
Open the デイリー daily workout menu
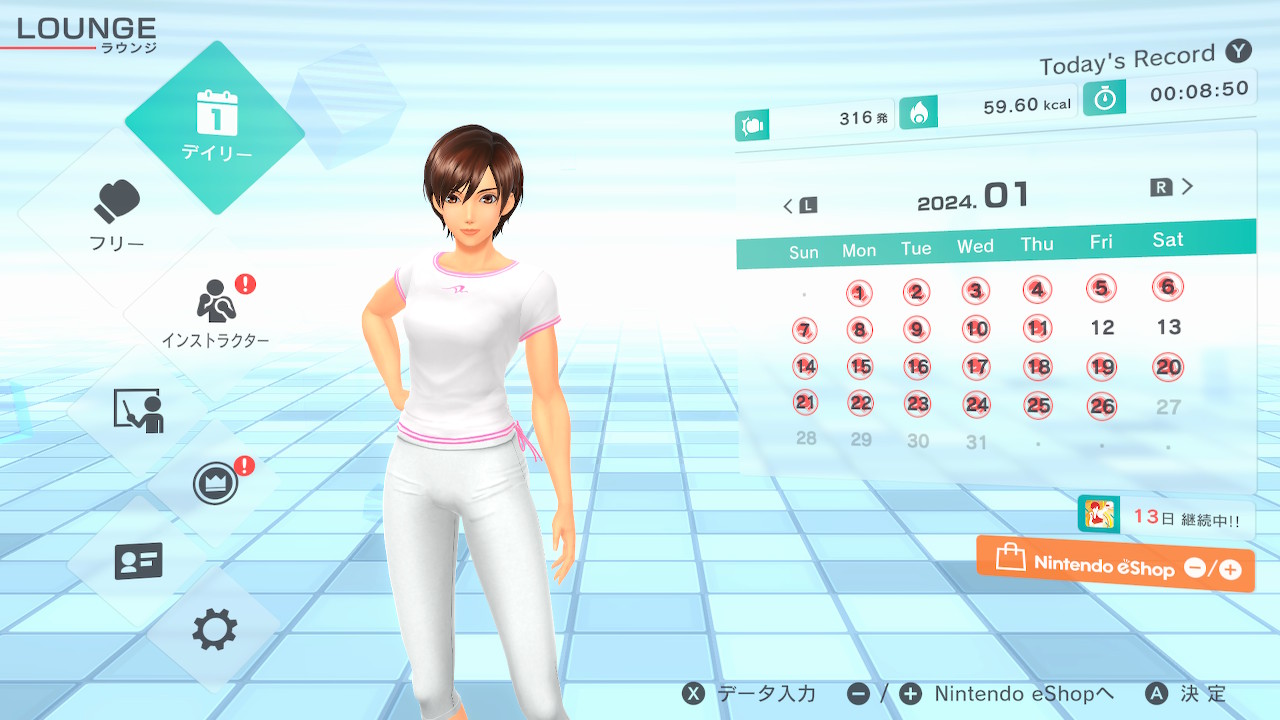pos(215,127)
